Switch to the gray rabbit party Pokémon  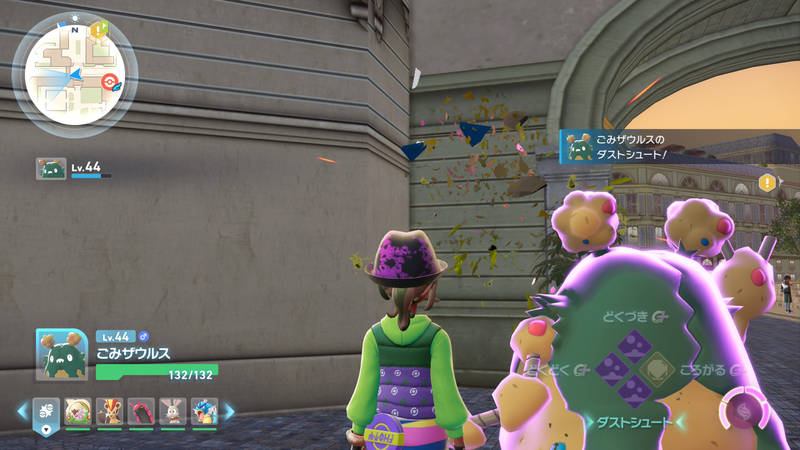coord(172,411)
